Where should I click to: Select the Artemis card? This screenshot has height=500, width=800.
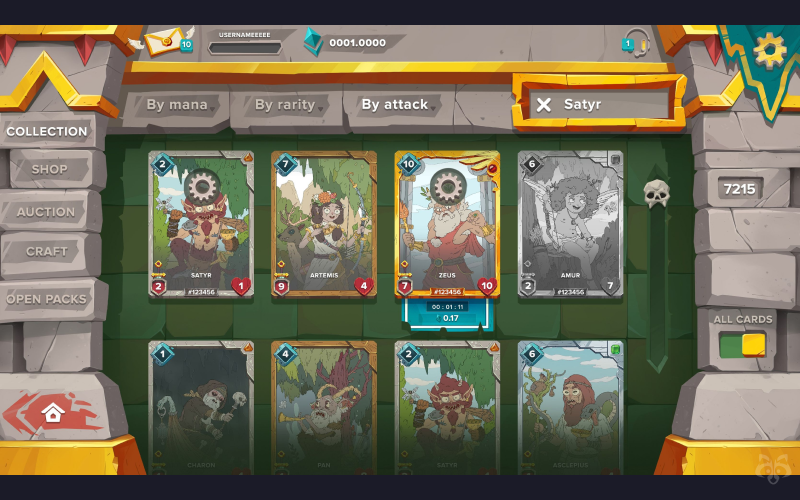pyautogui.click(x=324, y=224)
